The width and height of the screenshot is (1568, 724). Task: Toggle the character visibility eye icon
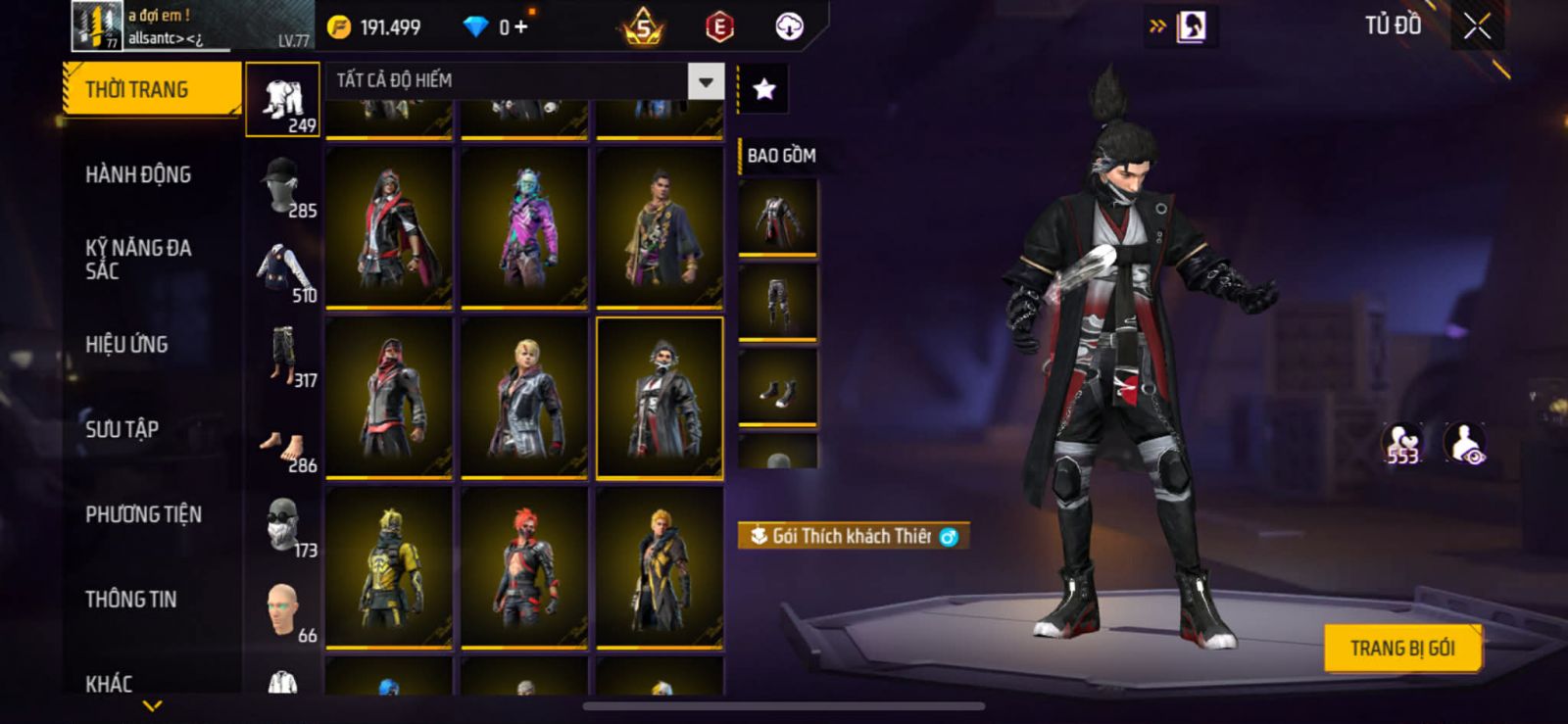coord(1466,443)
